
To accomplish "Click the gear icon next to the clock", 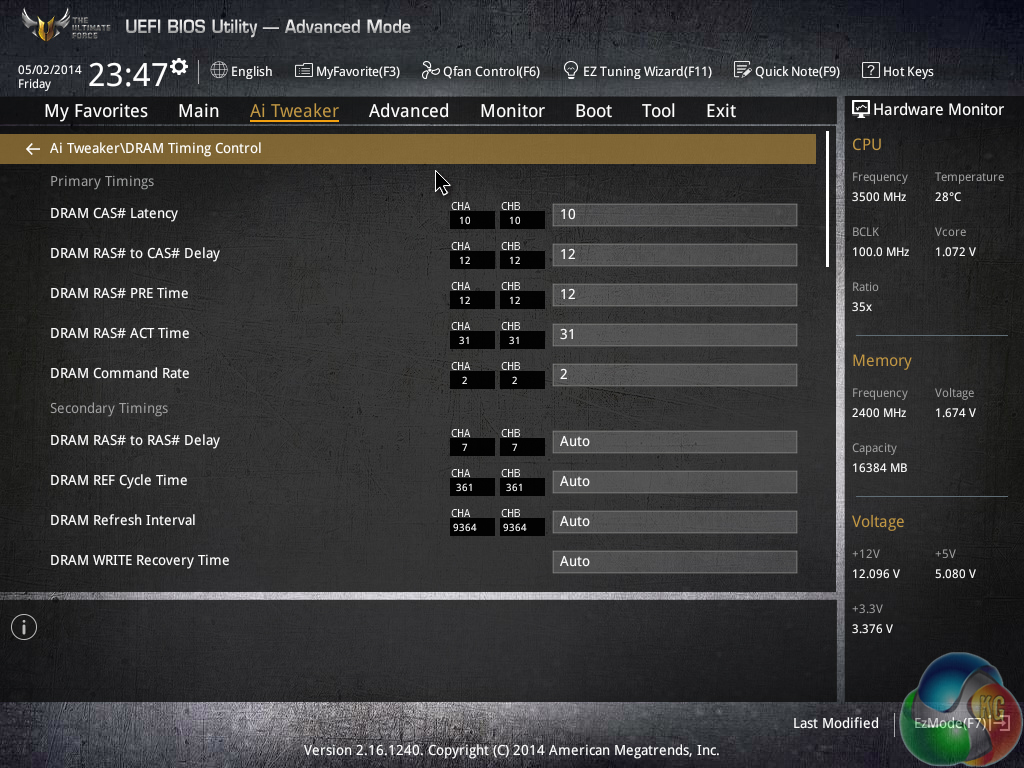I will (179, 67).
